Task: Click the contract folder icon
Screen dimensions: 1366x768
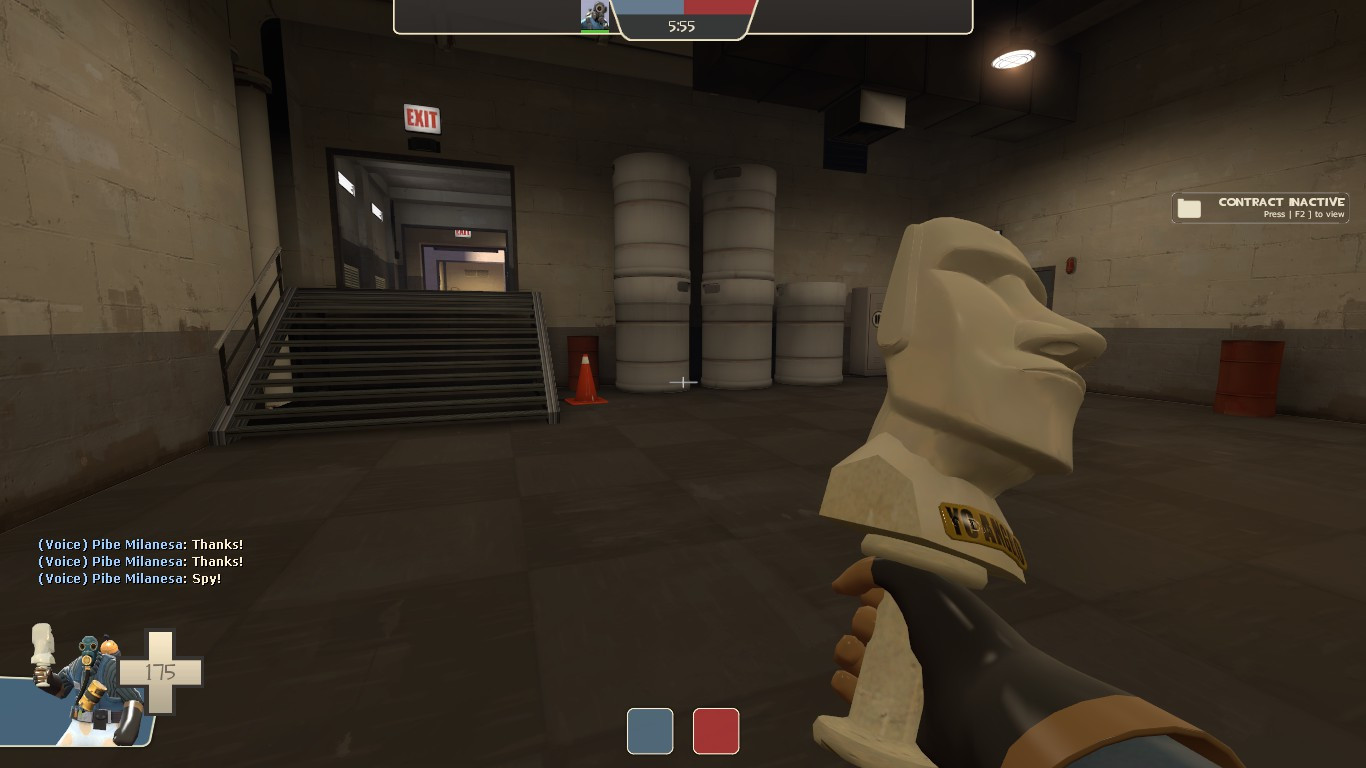Action: 1190,206
